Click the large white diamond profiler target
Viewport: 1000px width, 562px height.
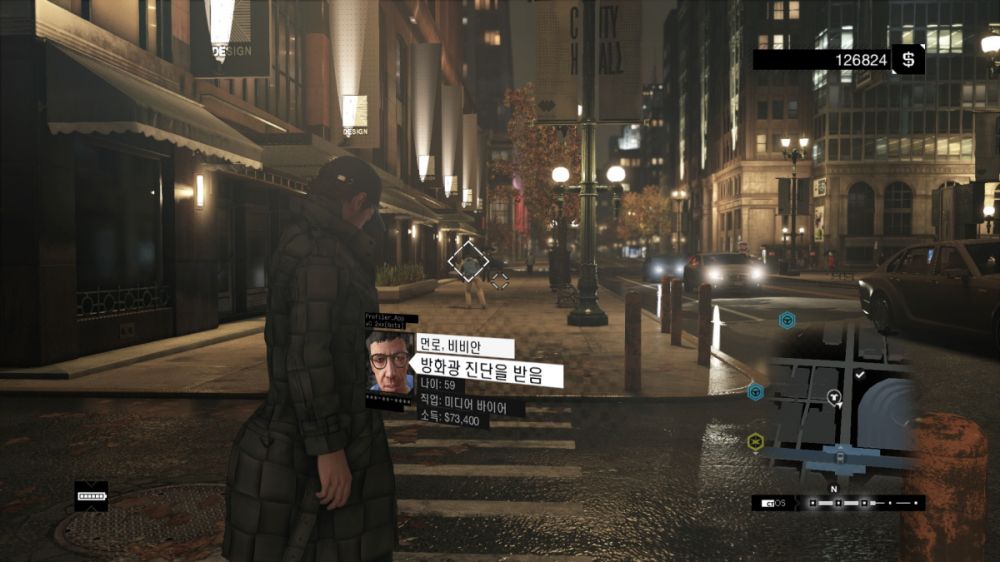[x=467, y=261]
